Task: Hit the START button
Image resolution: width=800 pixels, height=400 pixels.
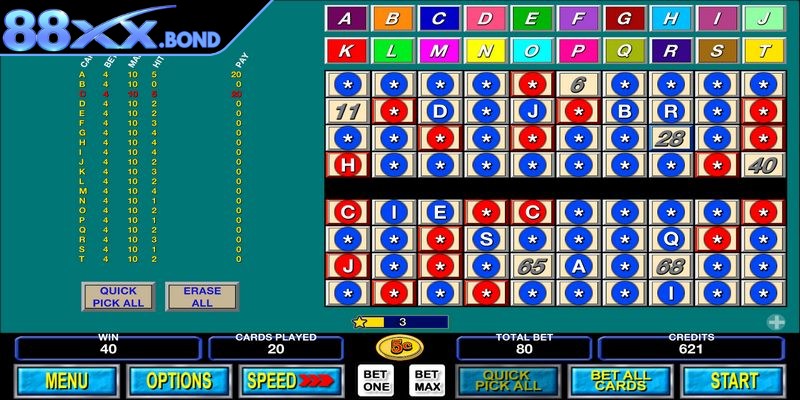Action: point(734,381)
